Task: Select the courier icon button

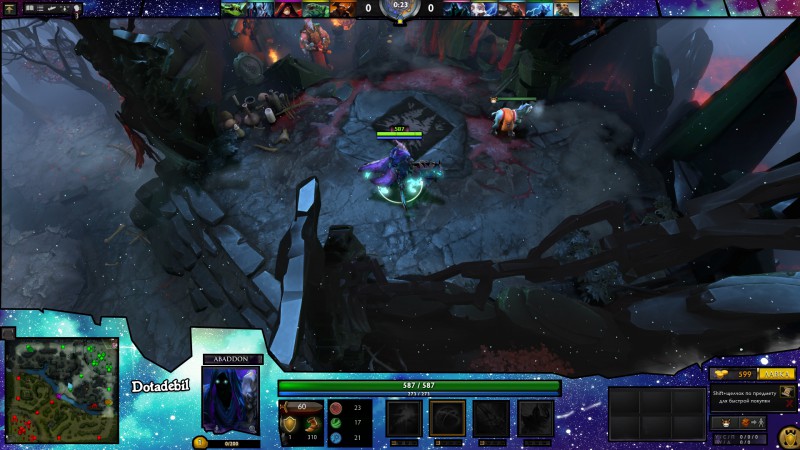Action: 727,423
